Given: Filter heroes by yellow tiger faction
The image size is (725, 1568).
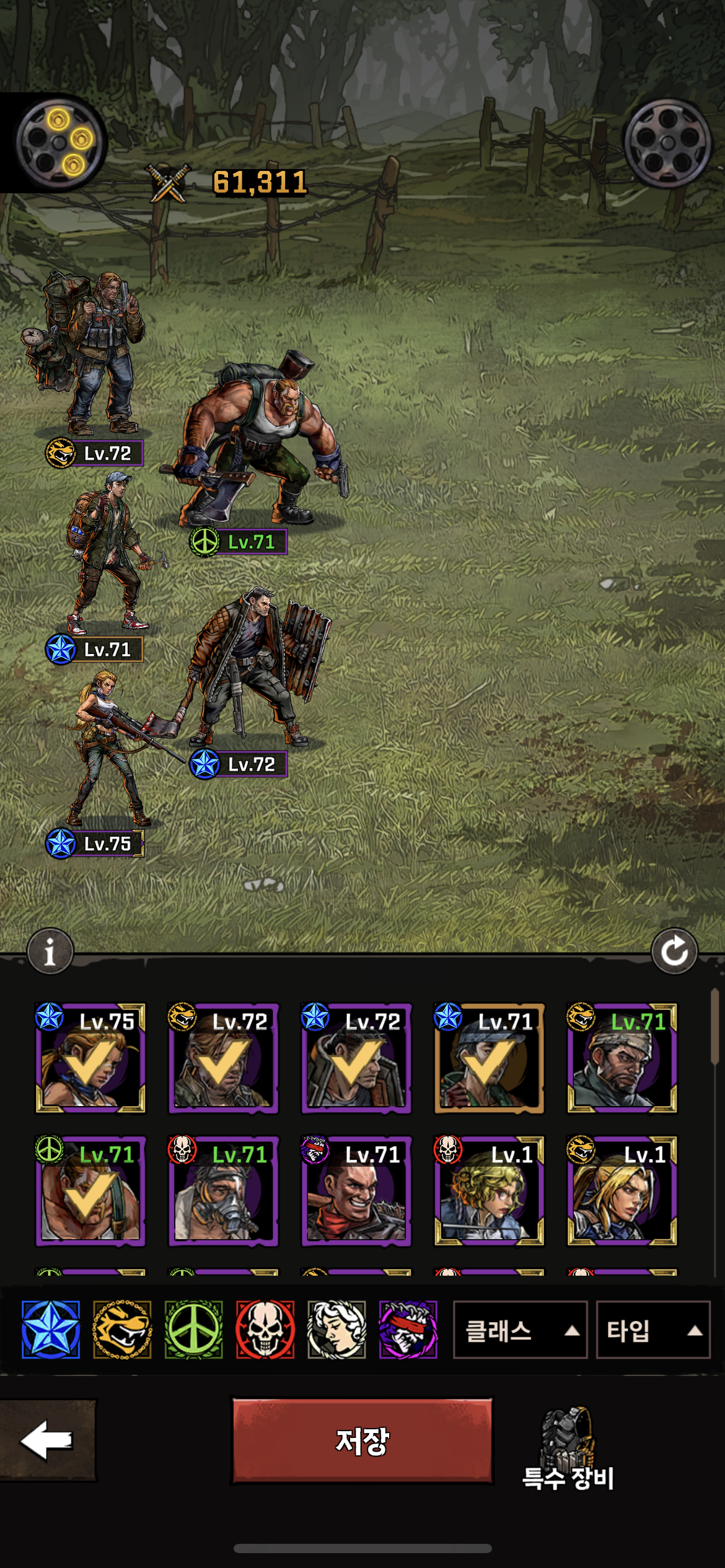Looking at the screenshot, I should coord(122,1330).
